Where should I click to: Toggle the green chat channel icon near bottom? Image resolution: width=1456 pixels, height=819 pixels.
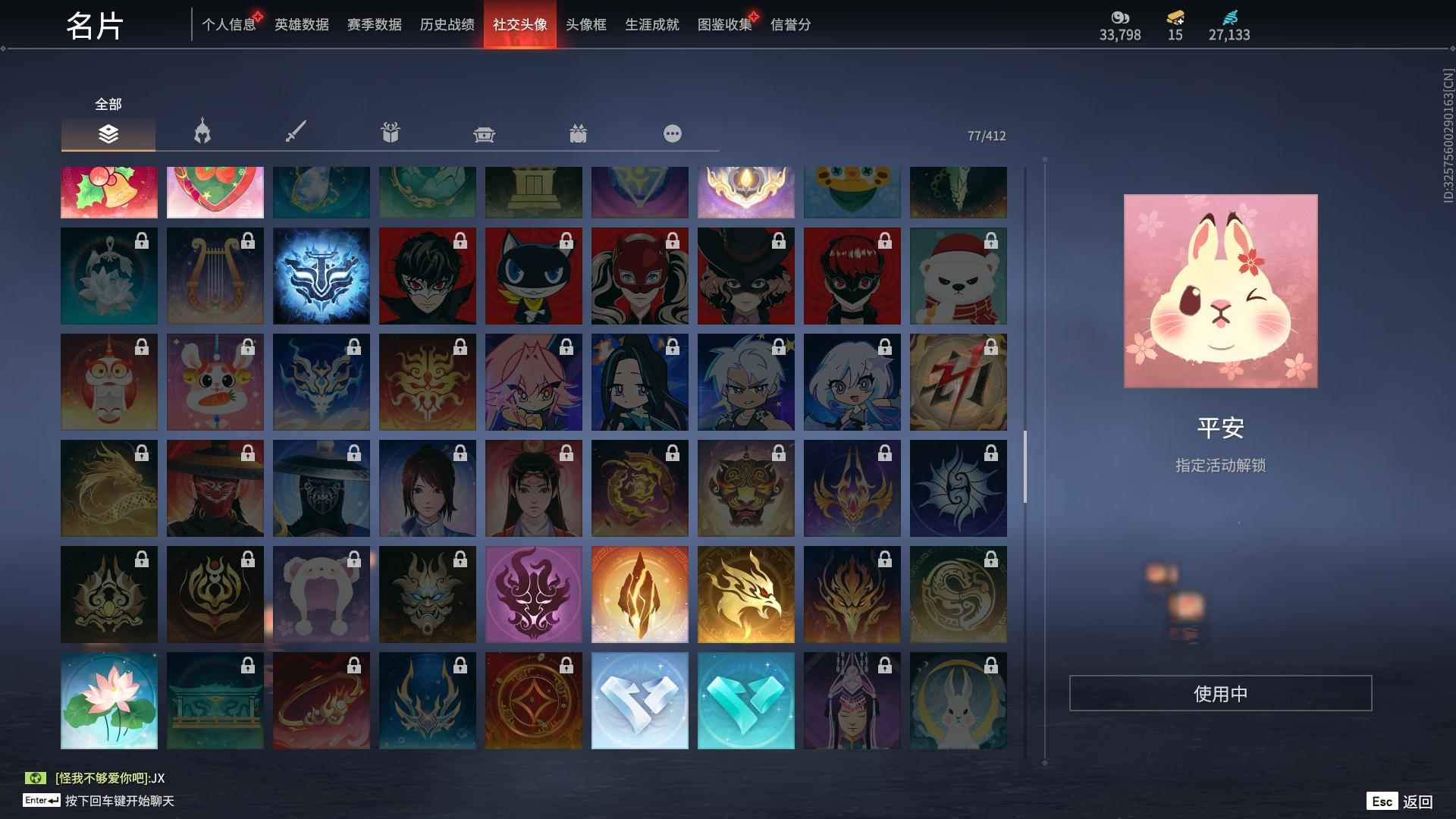point(34,778)
